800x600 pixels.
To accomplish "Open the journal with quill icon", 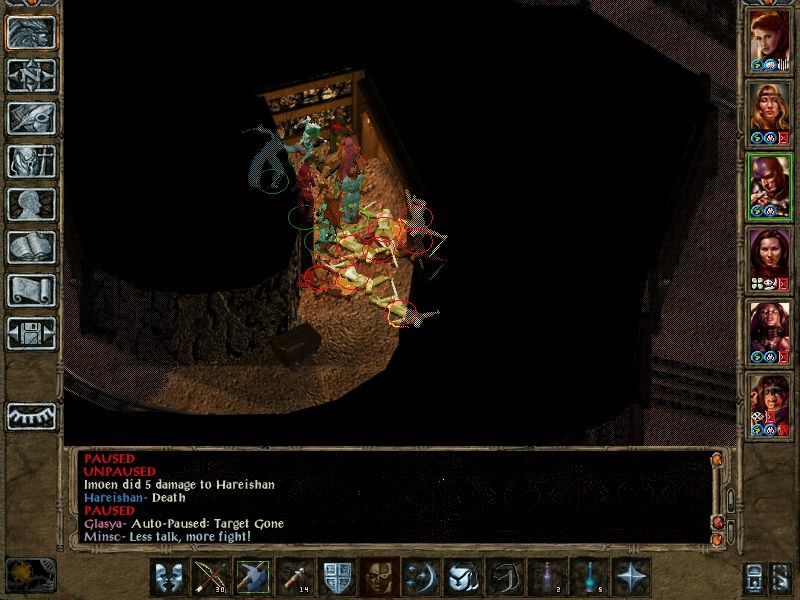I will coord(31,118).
